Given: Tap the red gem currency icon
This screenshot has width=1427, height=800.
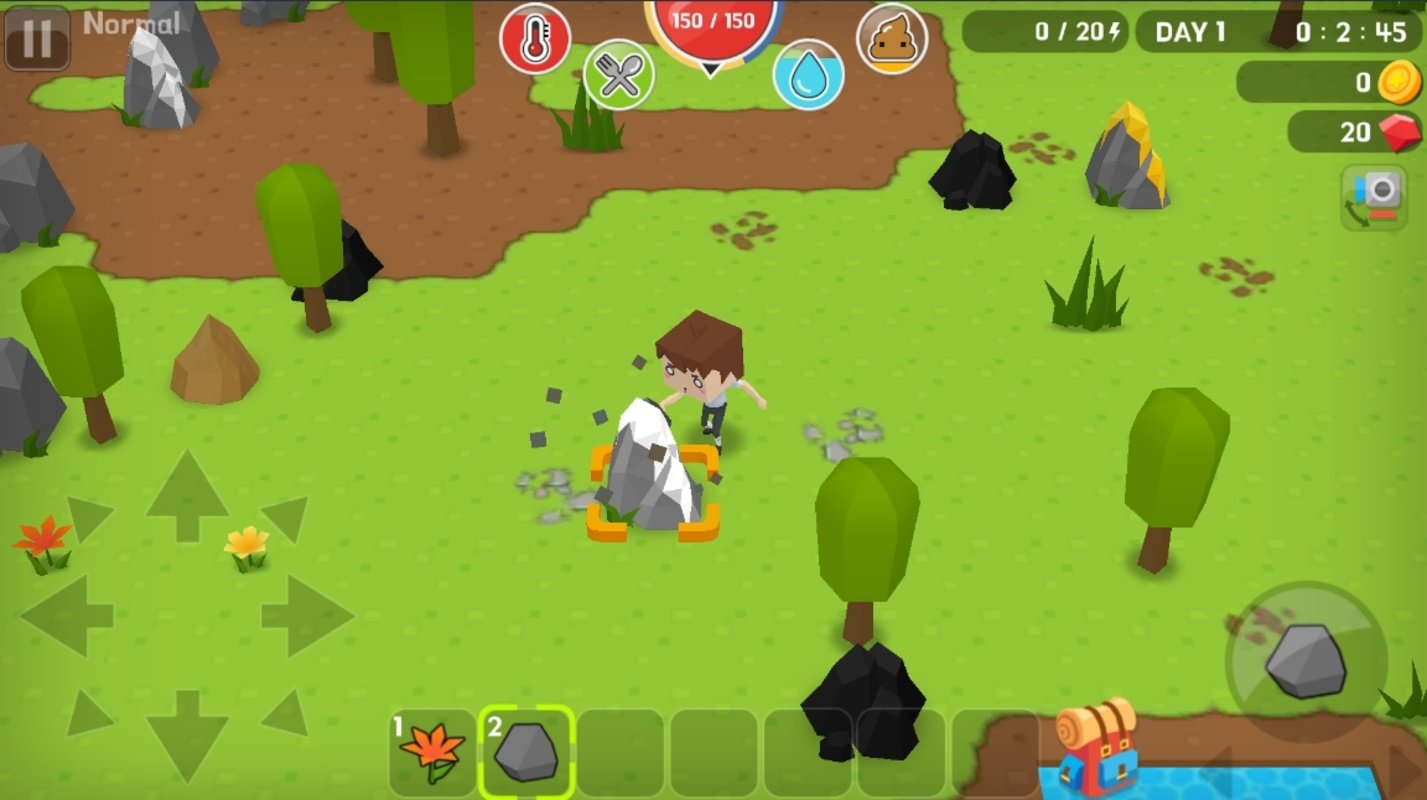Looking at the screenshot, I should coord(1399,132).
